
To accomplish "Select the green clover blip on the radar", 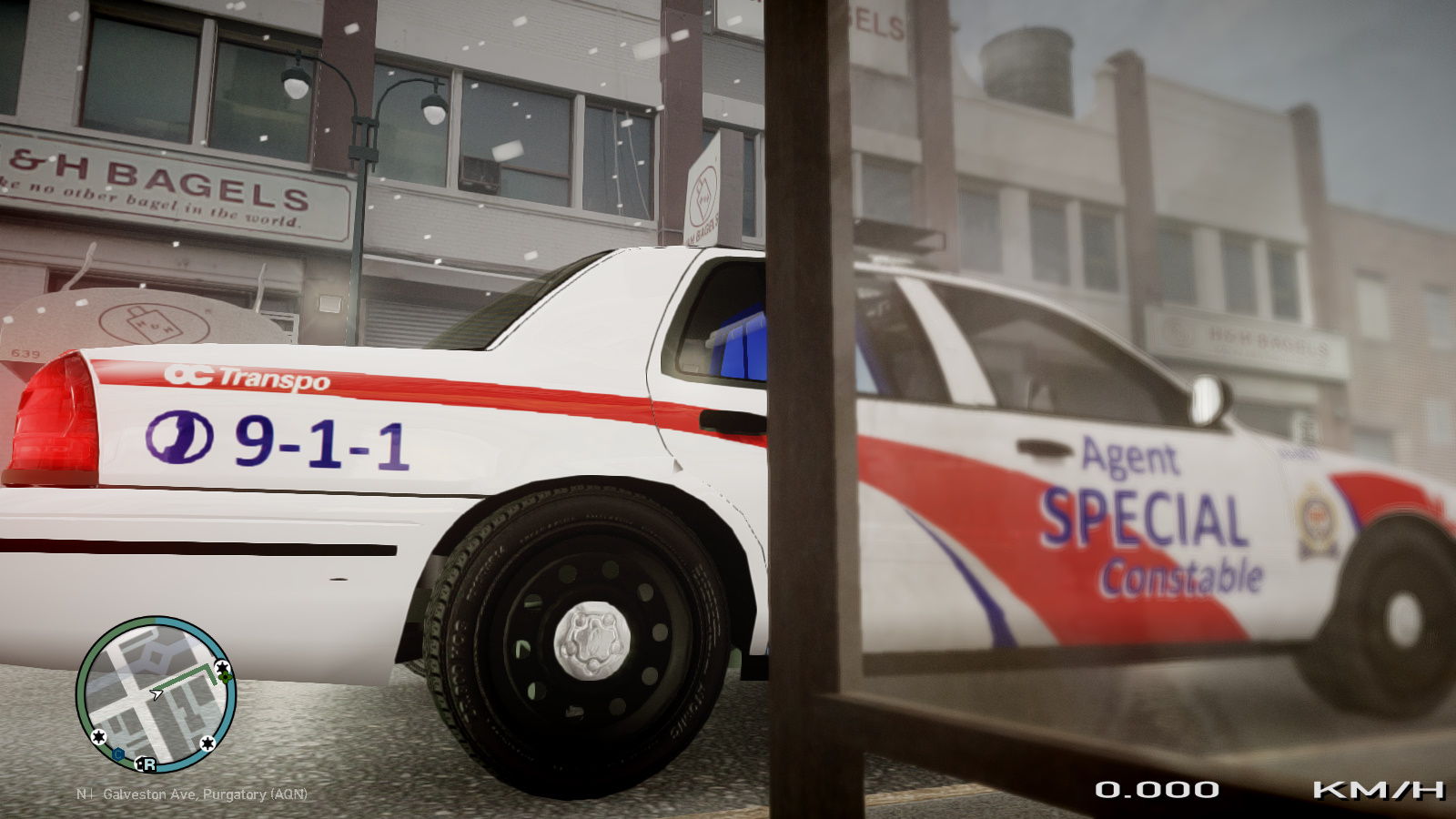I will point(225,676).
